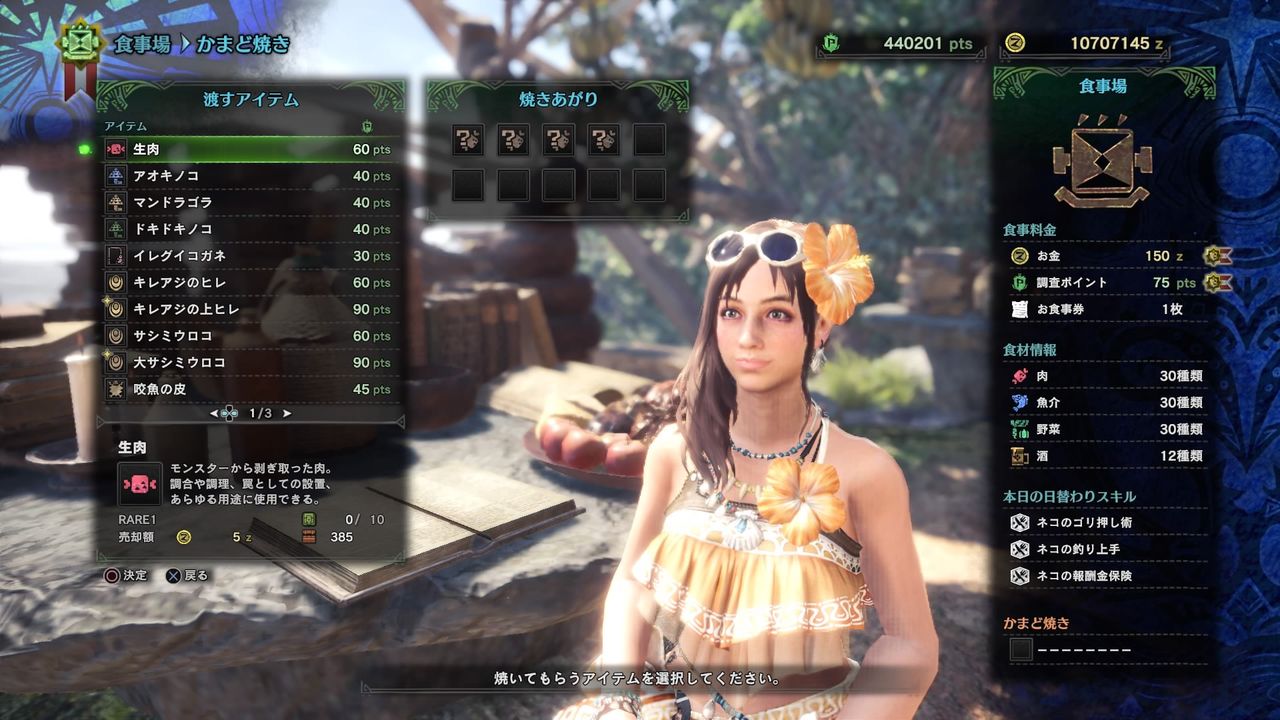This screenshot has width=1280, height=720.
Task: Select the マンドラゴラ row
Action: (250, 203)
